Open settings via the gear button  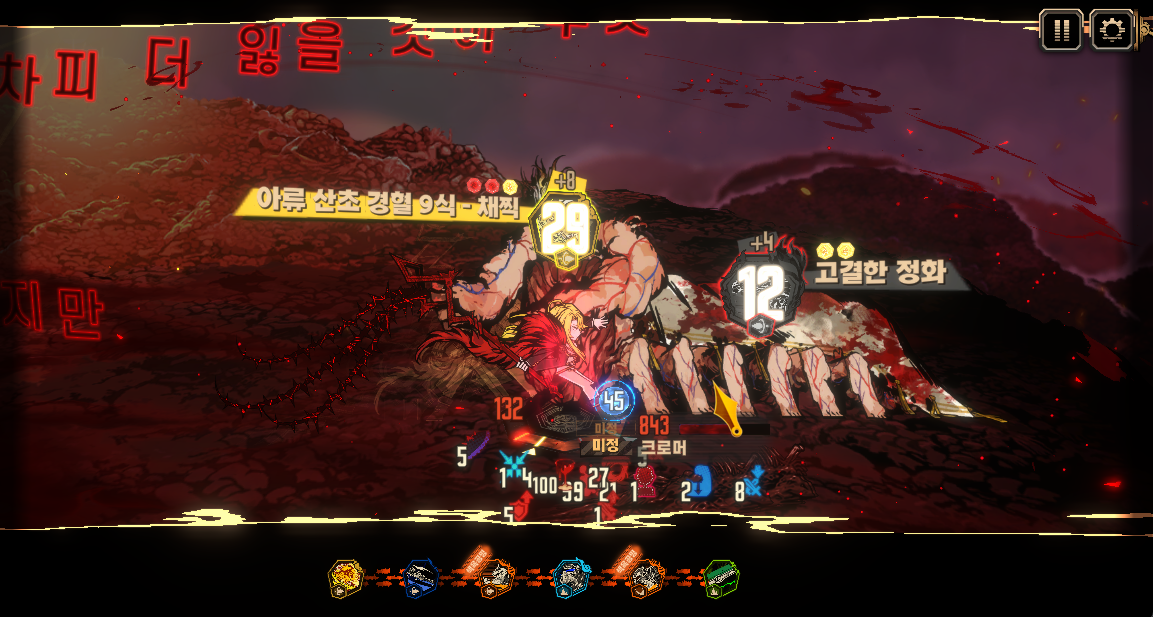[1111, 30]
